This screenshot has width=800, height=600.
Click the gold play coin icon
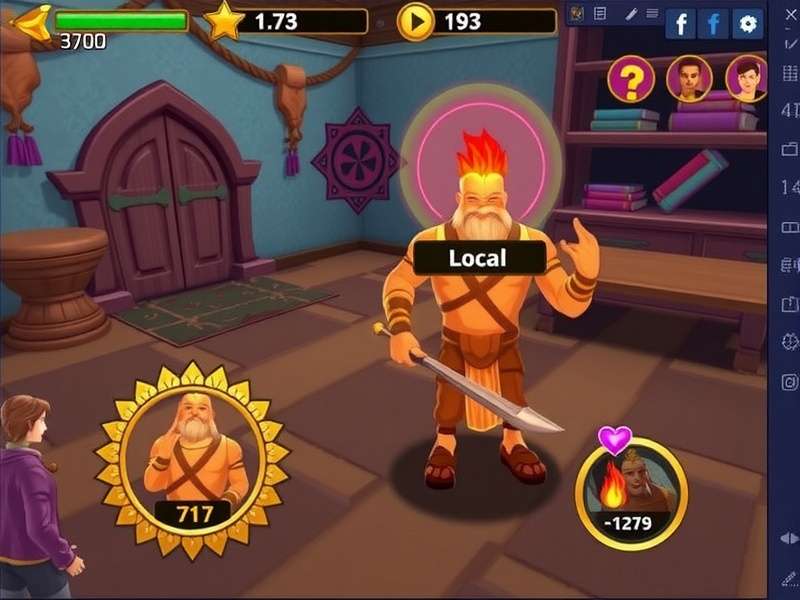[x=416, y=21]
